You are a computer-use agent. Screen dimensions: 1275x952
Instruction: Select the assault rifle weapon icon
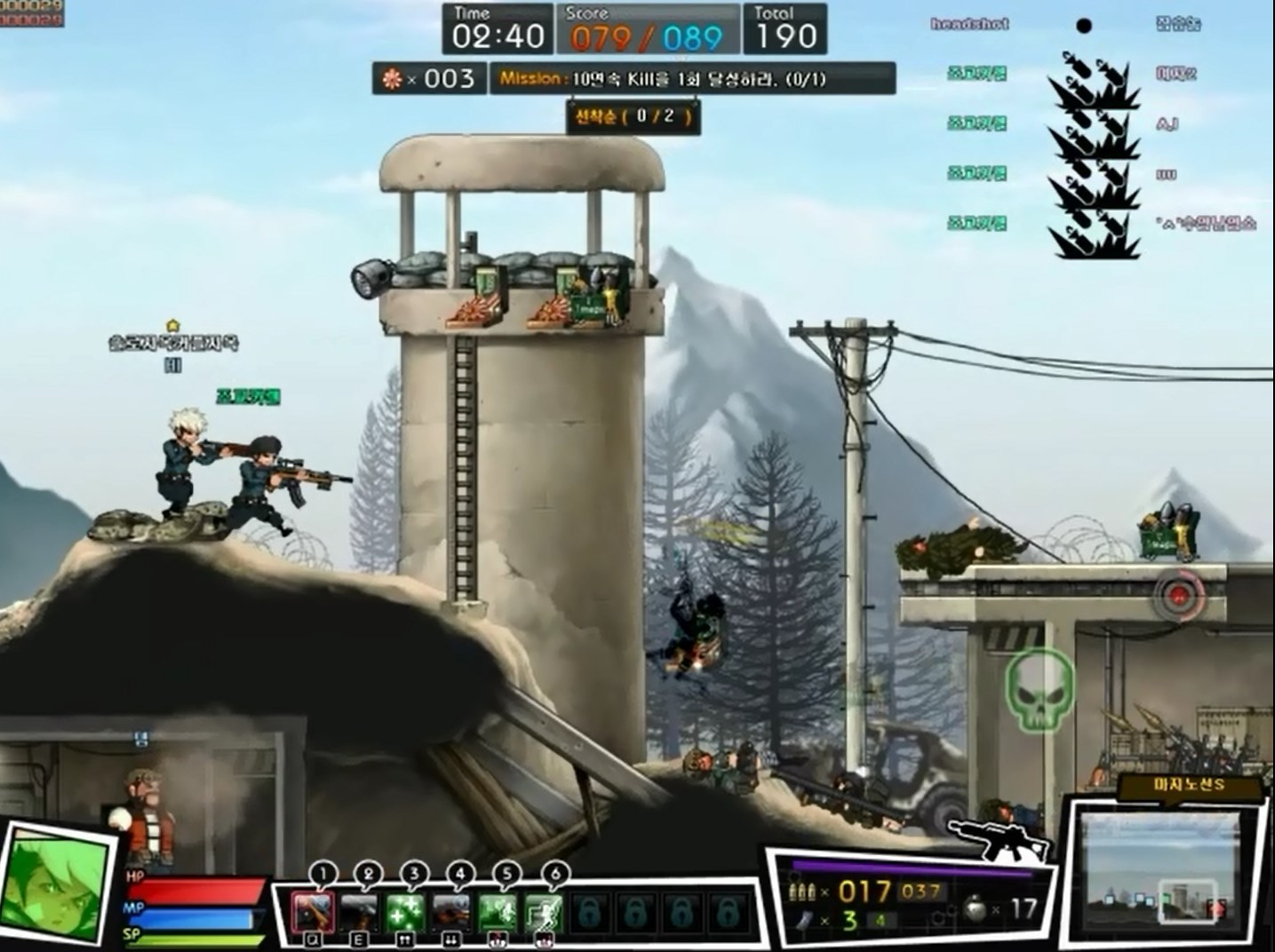(x=1000, y=838)
